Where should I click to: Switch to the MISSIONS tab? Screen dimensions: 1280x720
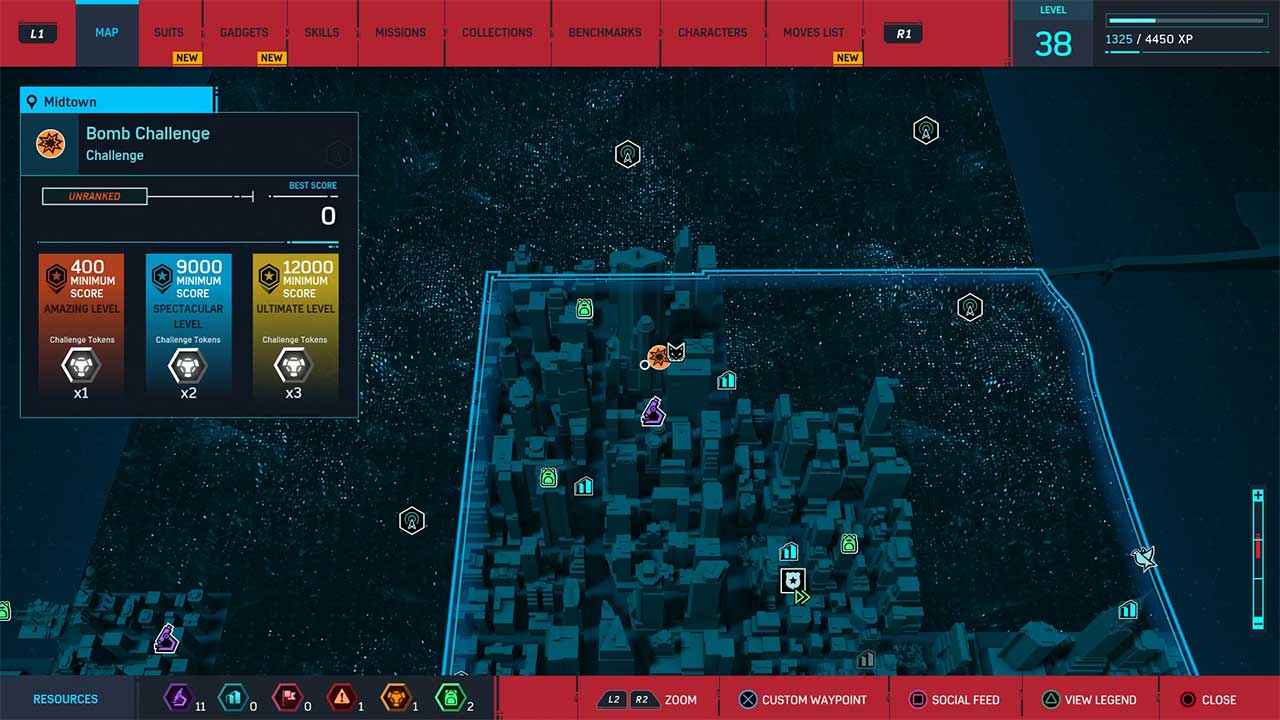(400, 32)
